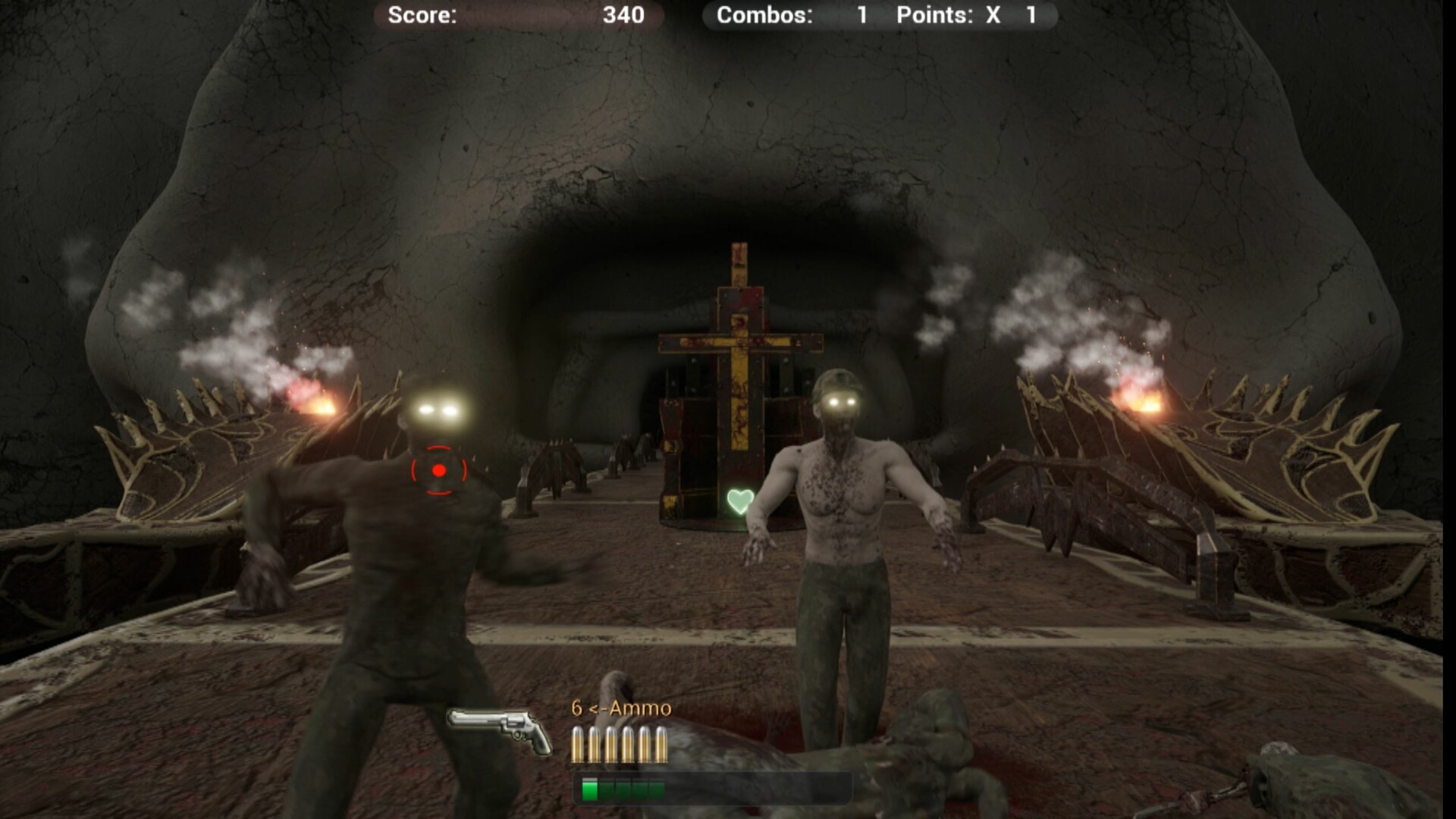Click the Combos counter showing 1
This screenshot has height=819, width=1456.
861,15
